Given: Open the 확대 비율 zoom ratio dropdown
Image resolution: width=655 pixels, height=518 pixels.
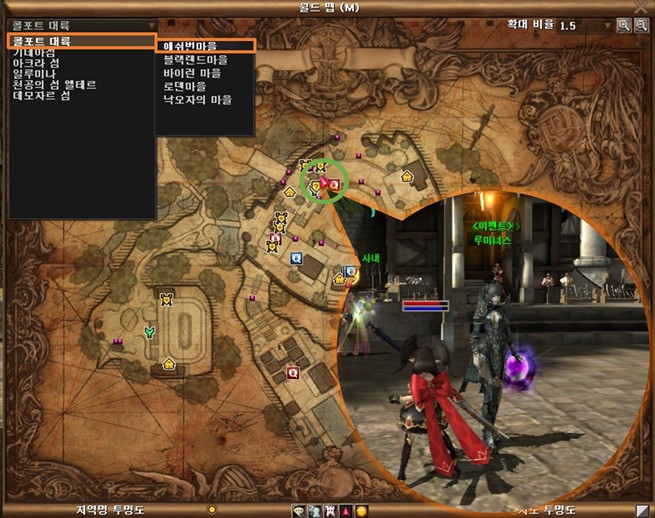Looking at the screenshot, I should pyautogui.click(x=607, y=25).
